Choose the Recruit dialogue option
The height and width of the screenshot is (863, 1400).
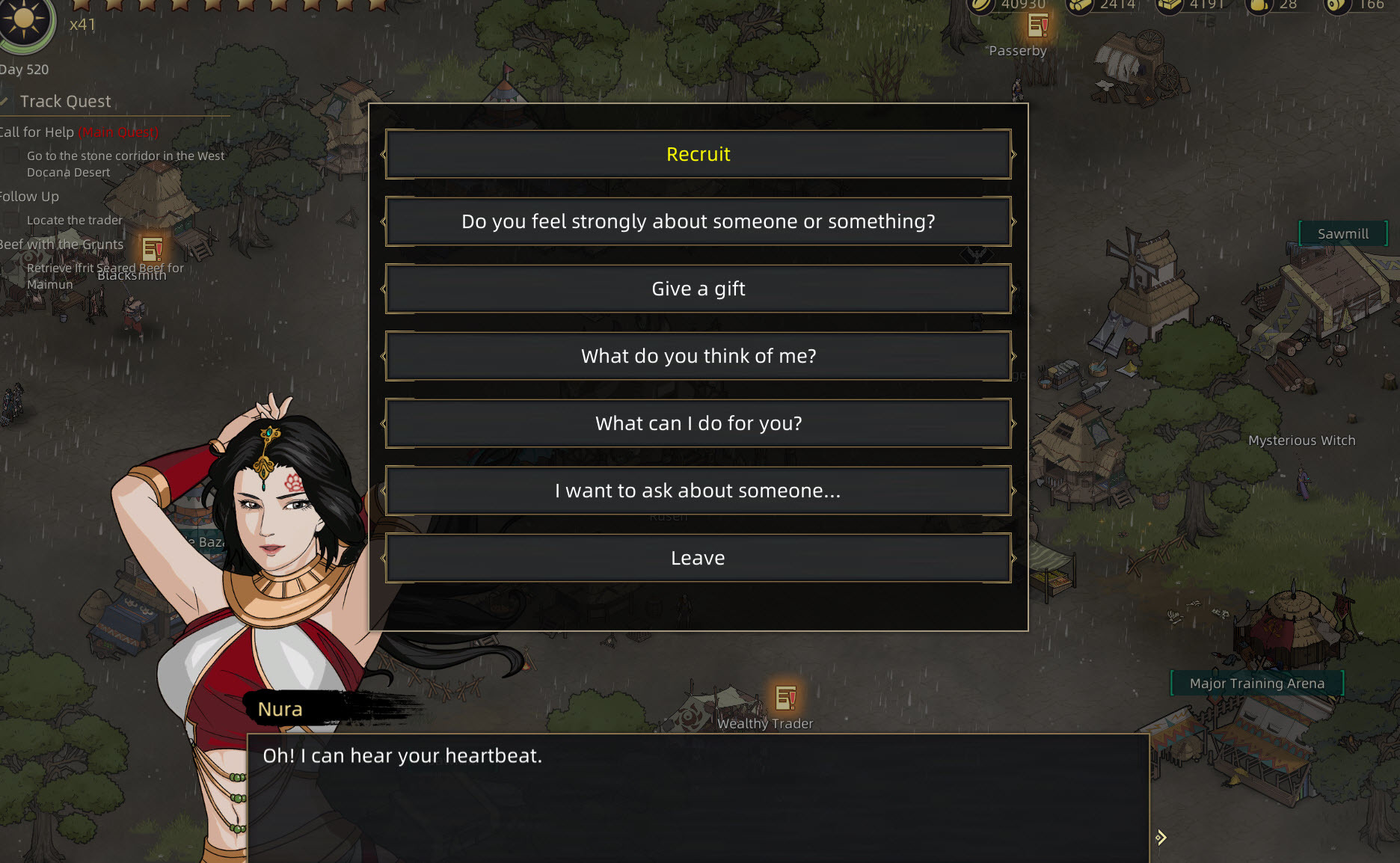tap(698, 155)
